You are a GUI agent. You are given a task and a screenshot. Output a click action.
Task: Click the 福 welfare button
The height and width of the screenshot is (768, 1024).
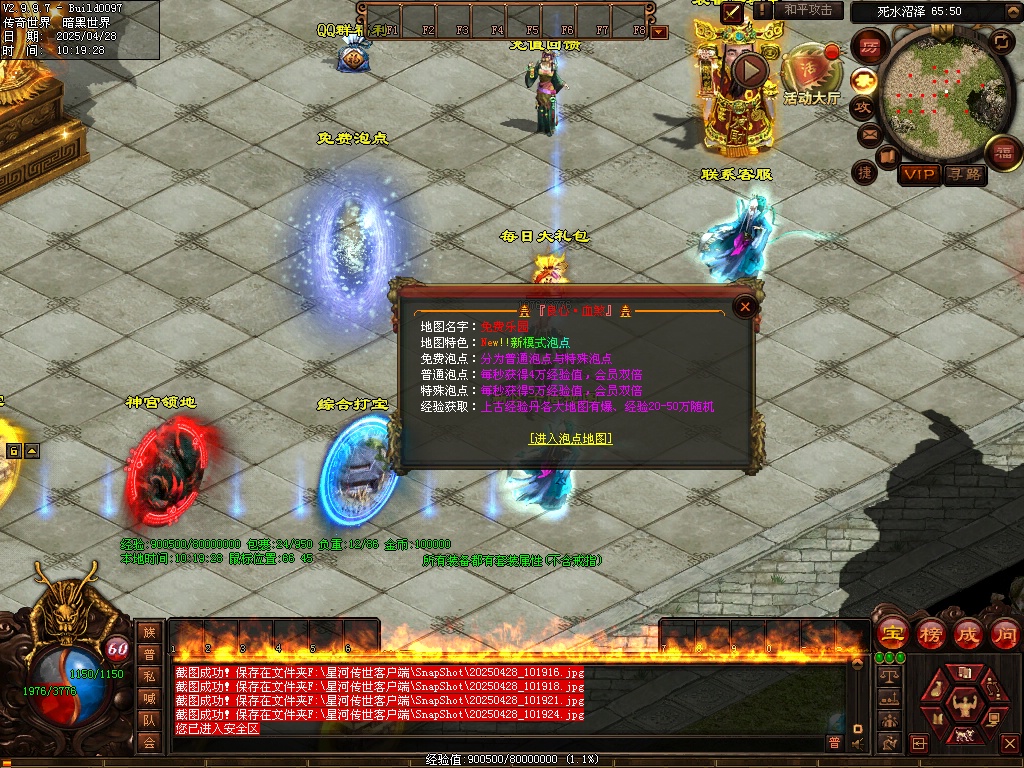[x=1001, y=152]
